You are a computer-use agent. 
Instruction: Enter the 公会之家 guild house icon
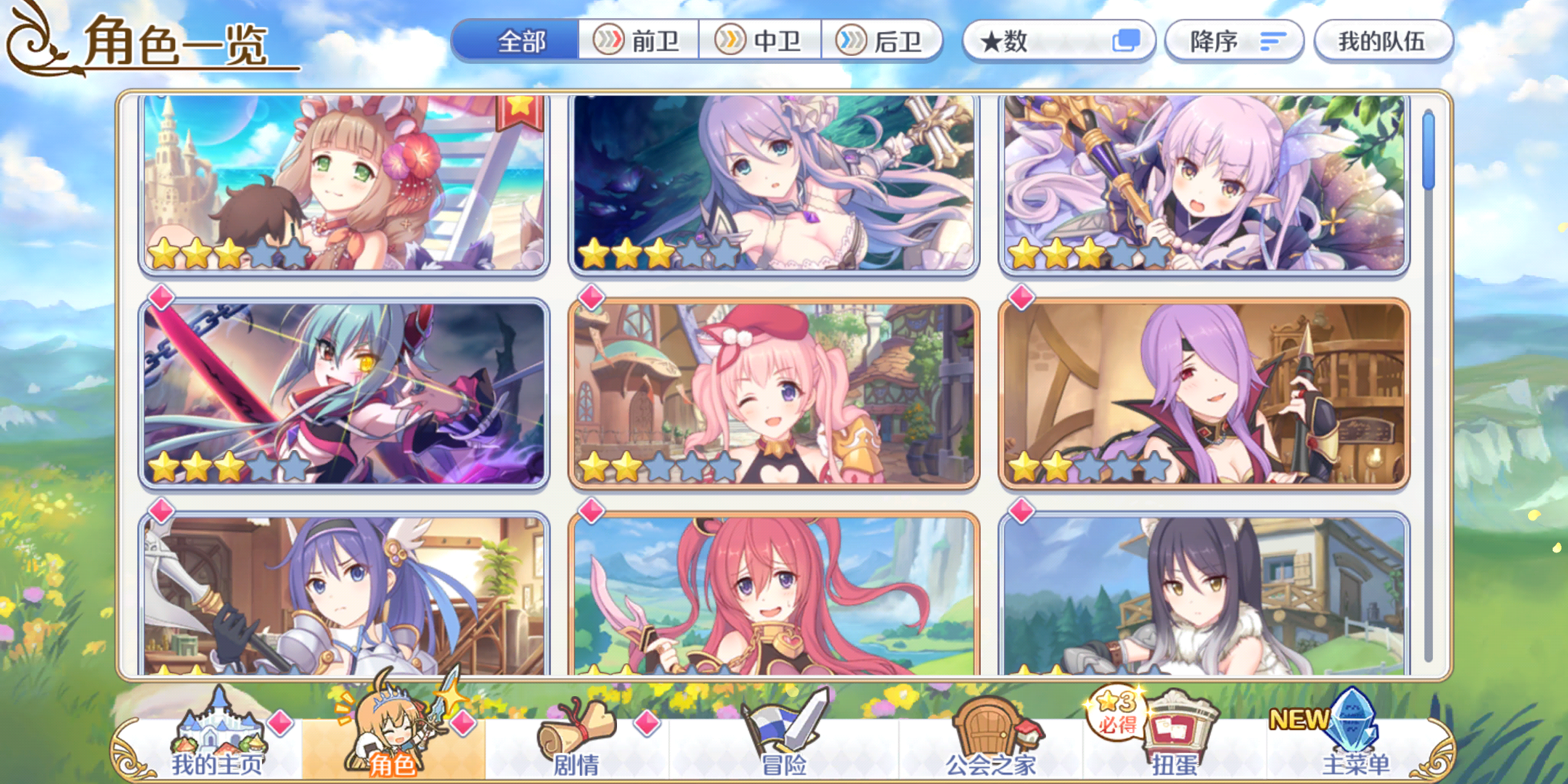click(987, 726)
